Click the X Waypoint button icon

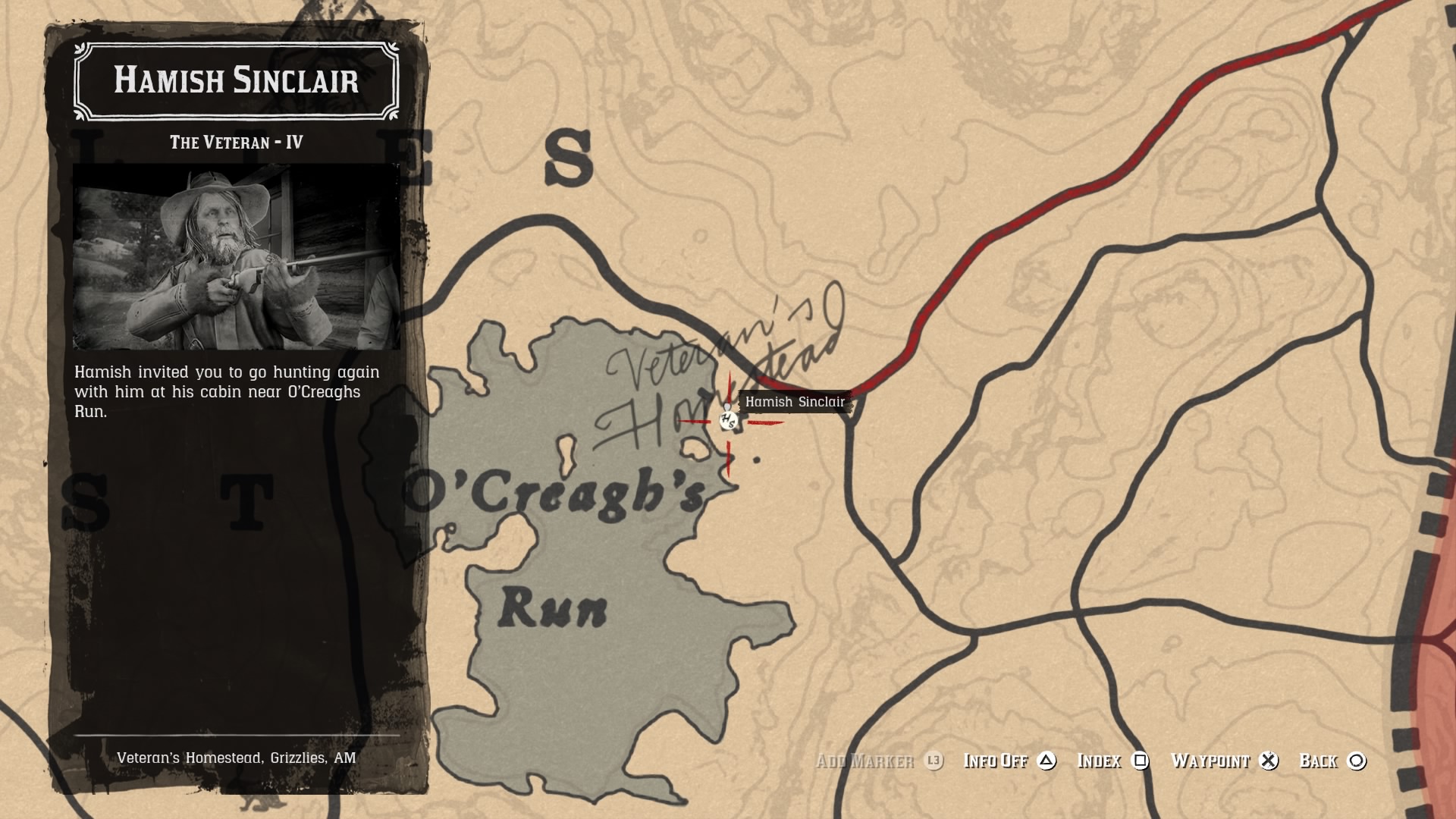click(1269, 761)
